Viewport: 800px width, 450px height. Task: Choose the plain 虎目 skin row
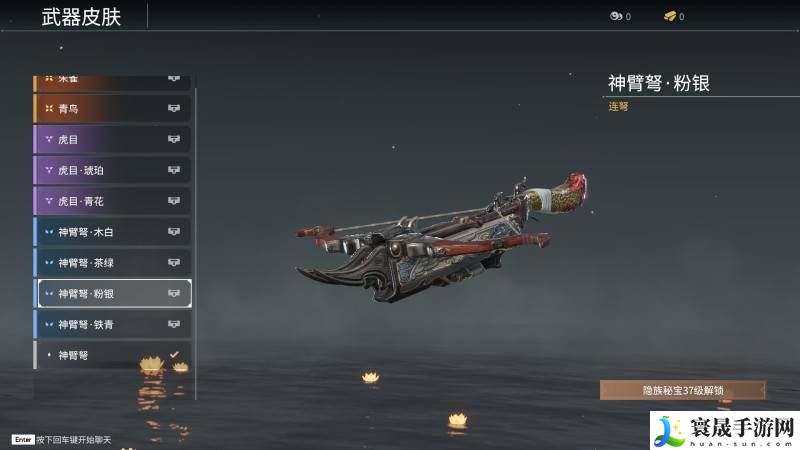pyautogui.click(x=112, y=139)
